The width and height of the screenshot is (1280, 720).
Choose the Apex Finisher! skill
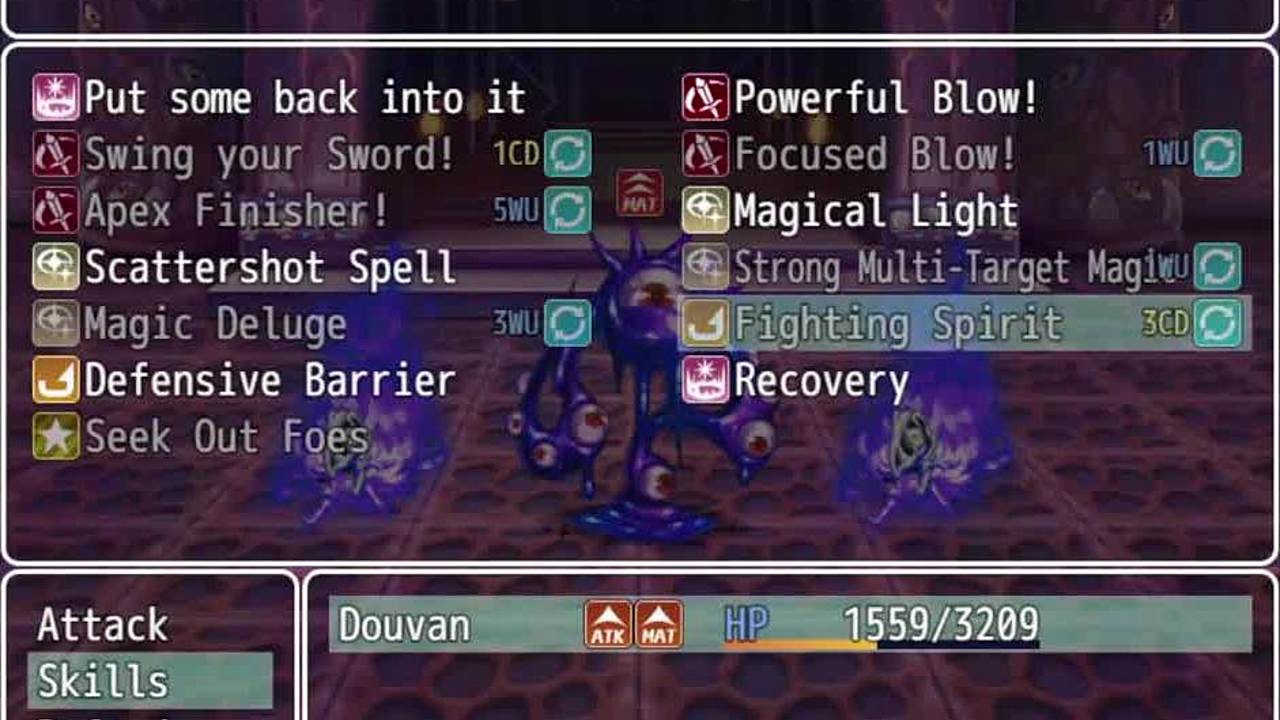pos(236,211)
